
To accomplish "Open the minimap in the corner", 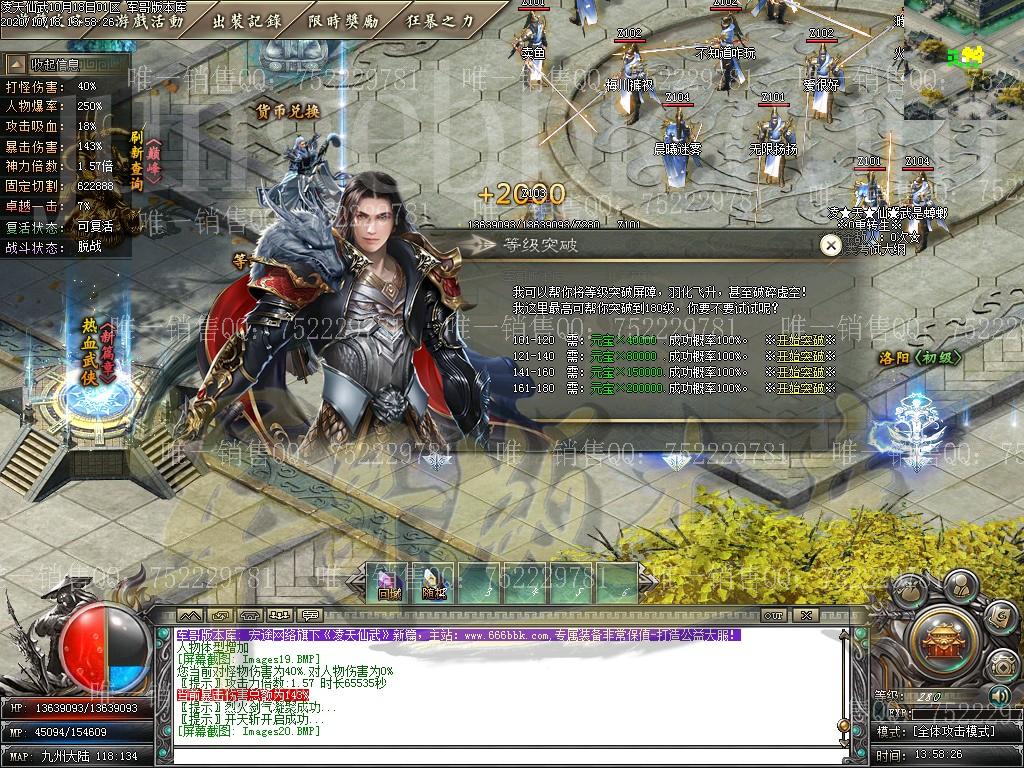I will tap(965, 60).
